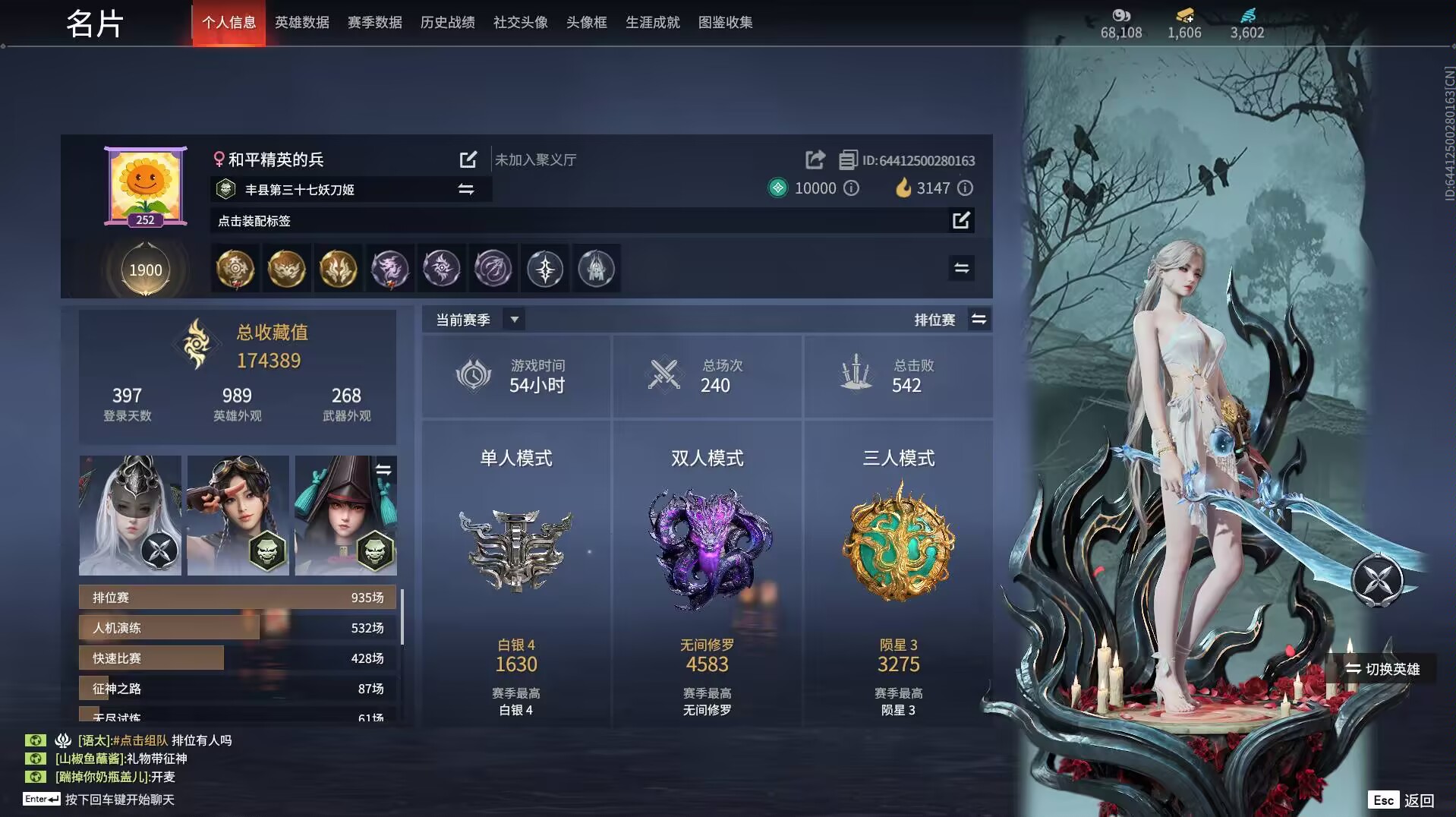
Task: Click the 切换英雄 button
Action: point(1382,669)
